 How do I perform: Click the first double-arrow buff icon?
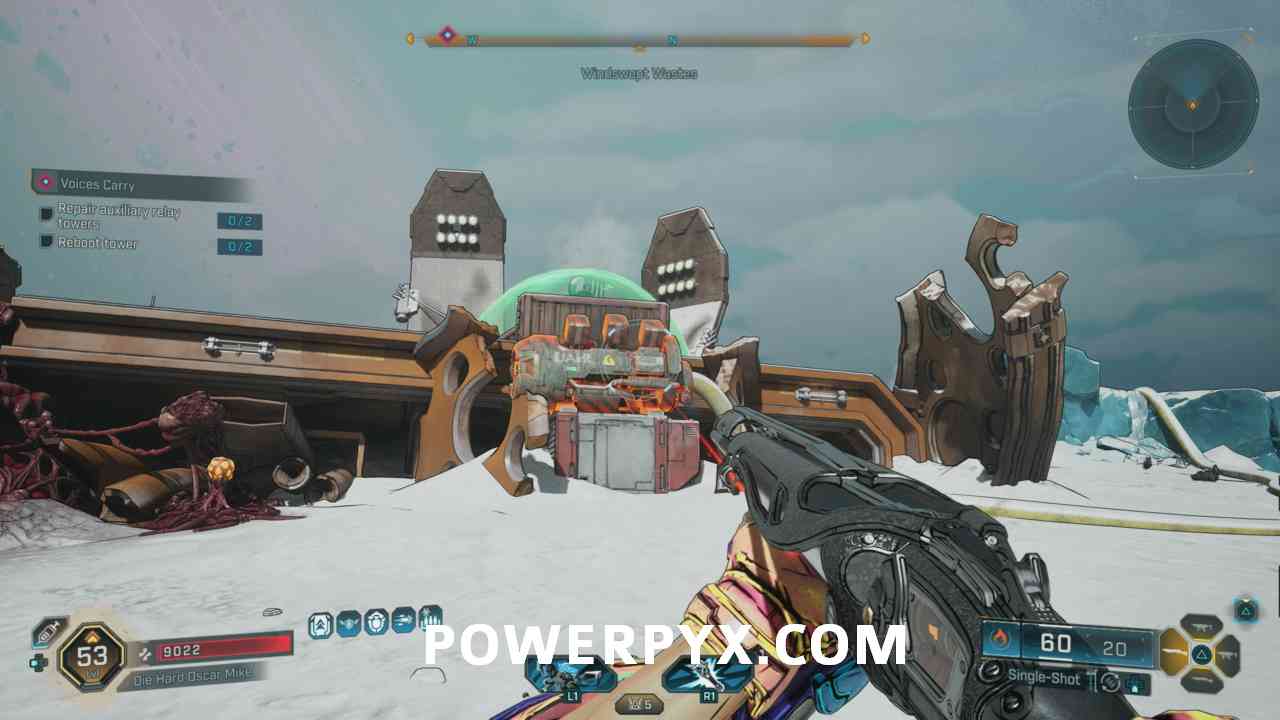(x=321, y=624)
